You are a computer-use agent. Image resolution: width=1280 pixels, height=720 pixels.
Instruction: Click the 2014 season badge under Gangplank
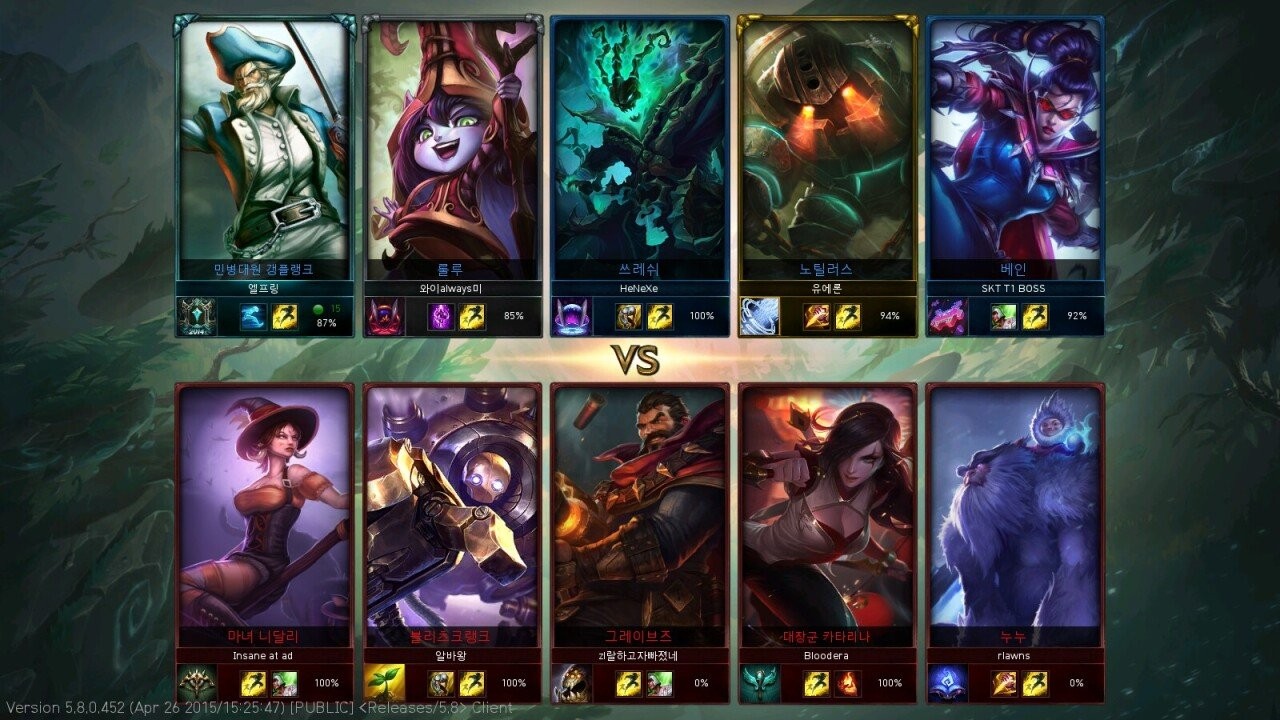click(197, 317)
